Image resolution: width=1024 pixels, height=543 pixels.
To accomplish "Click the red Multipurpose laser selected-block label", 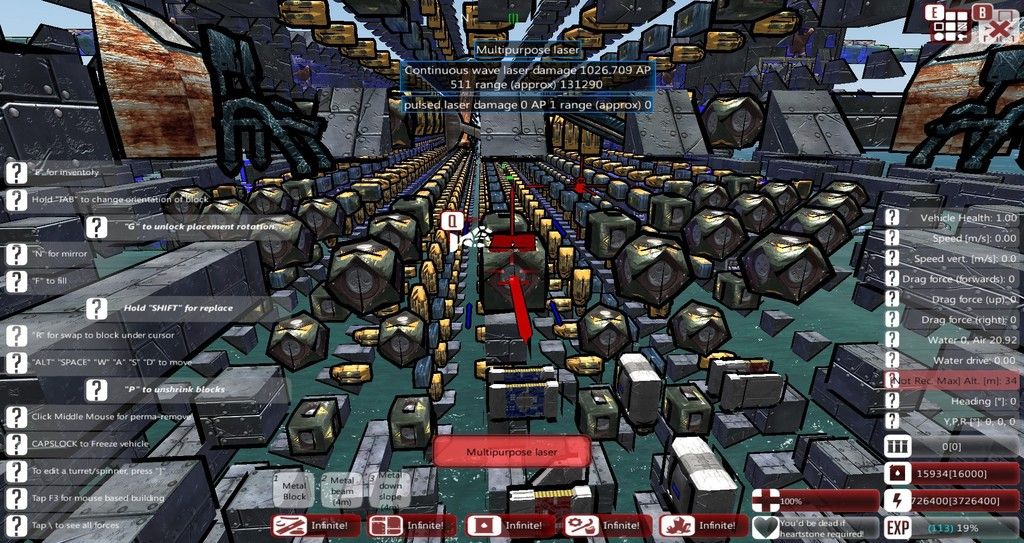I will 510,452.
